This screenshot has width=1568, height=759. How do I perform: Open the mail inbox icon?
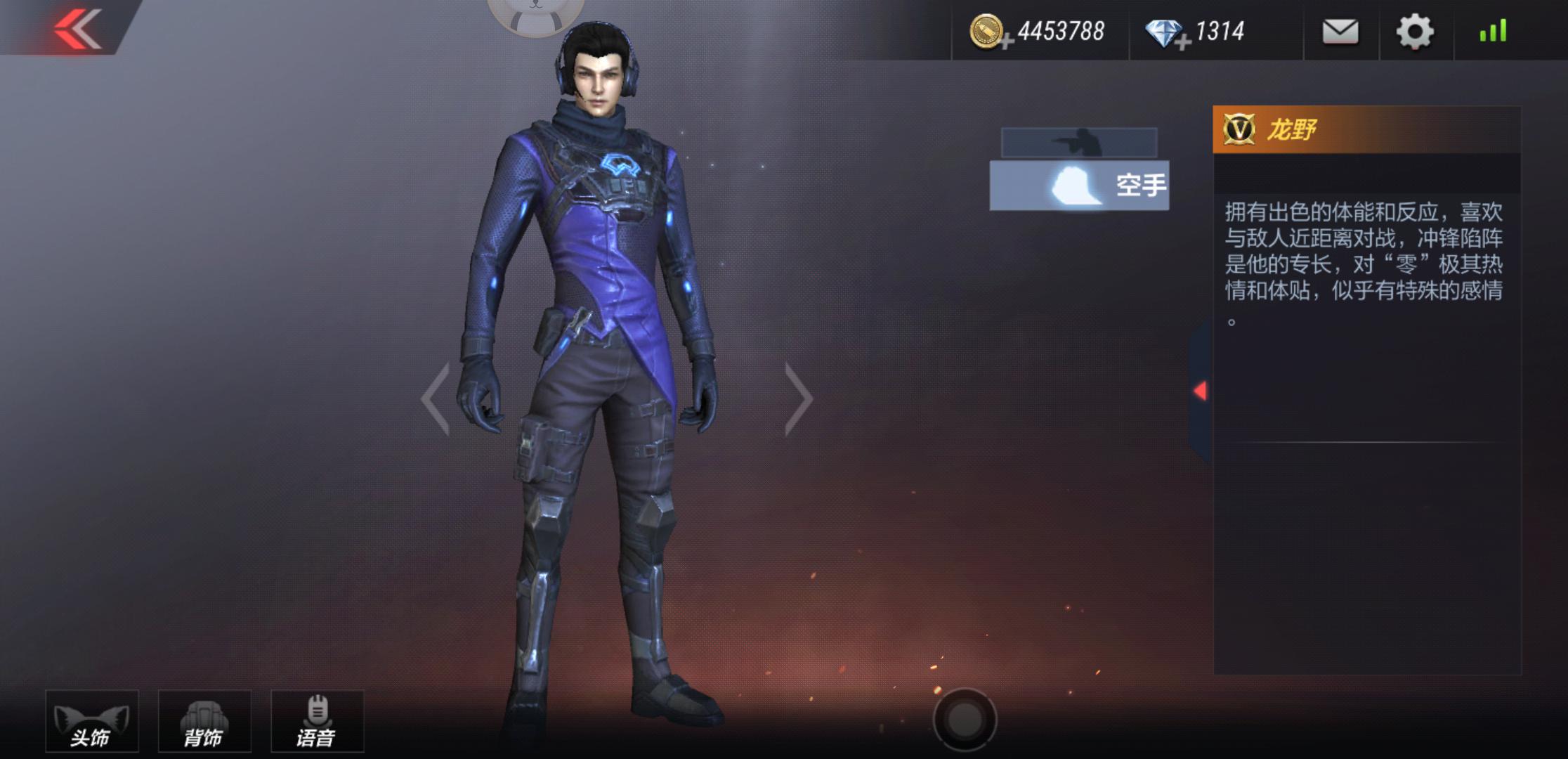[x=1340, y=31]
